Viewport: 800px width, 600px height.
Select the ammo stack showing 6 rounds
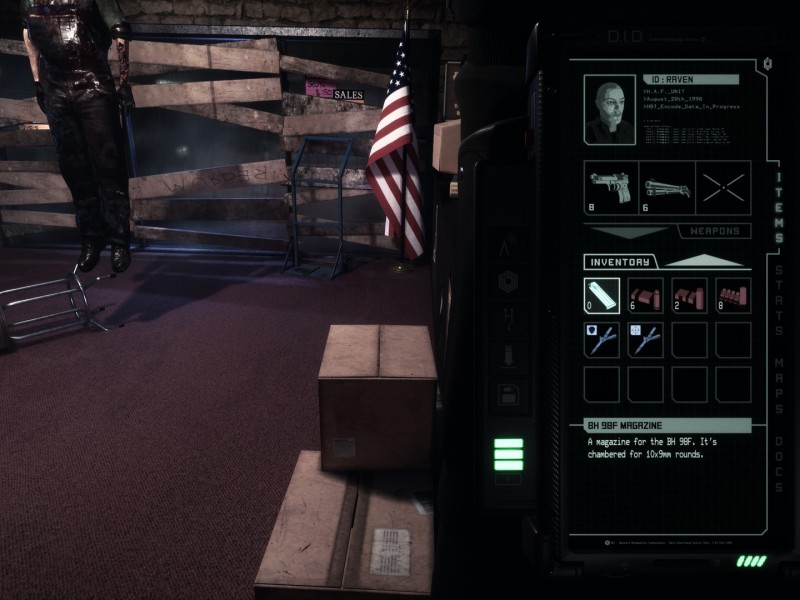(646, 296)
